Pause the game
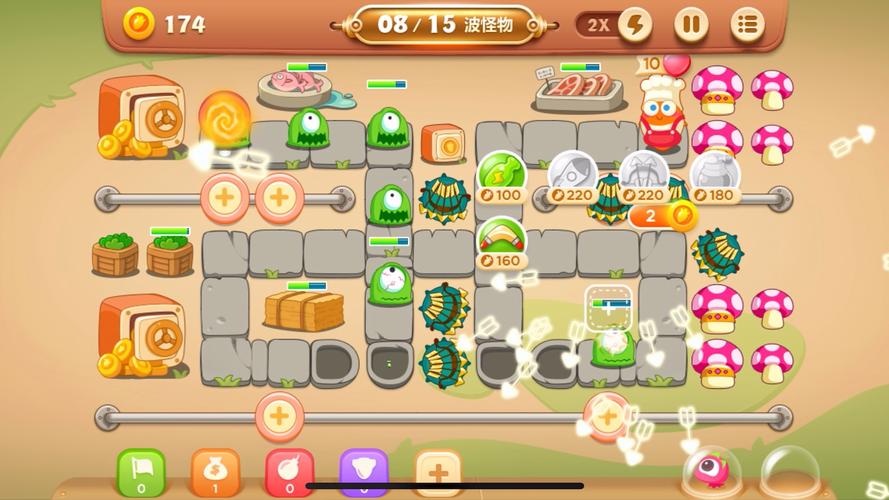Image resolution: width=889 pixels, height=500 pixels. tap(690, 24)
